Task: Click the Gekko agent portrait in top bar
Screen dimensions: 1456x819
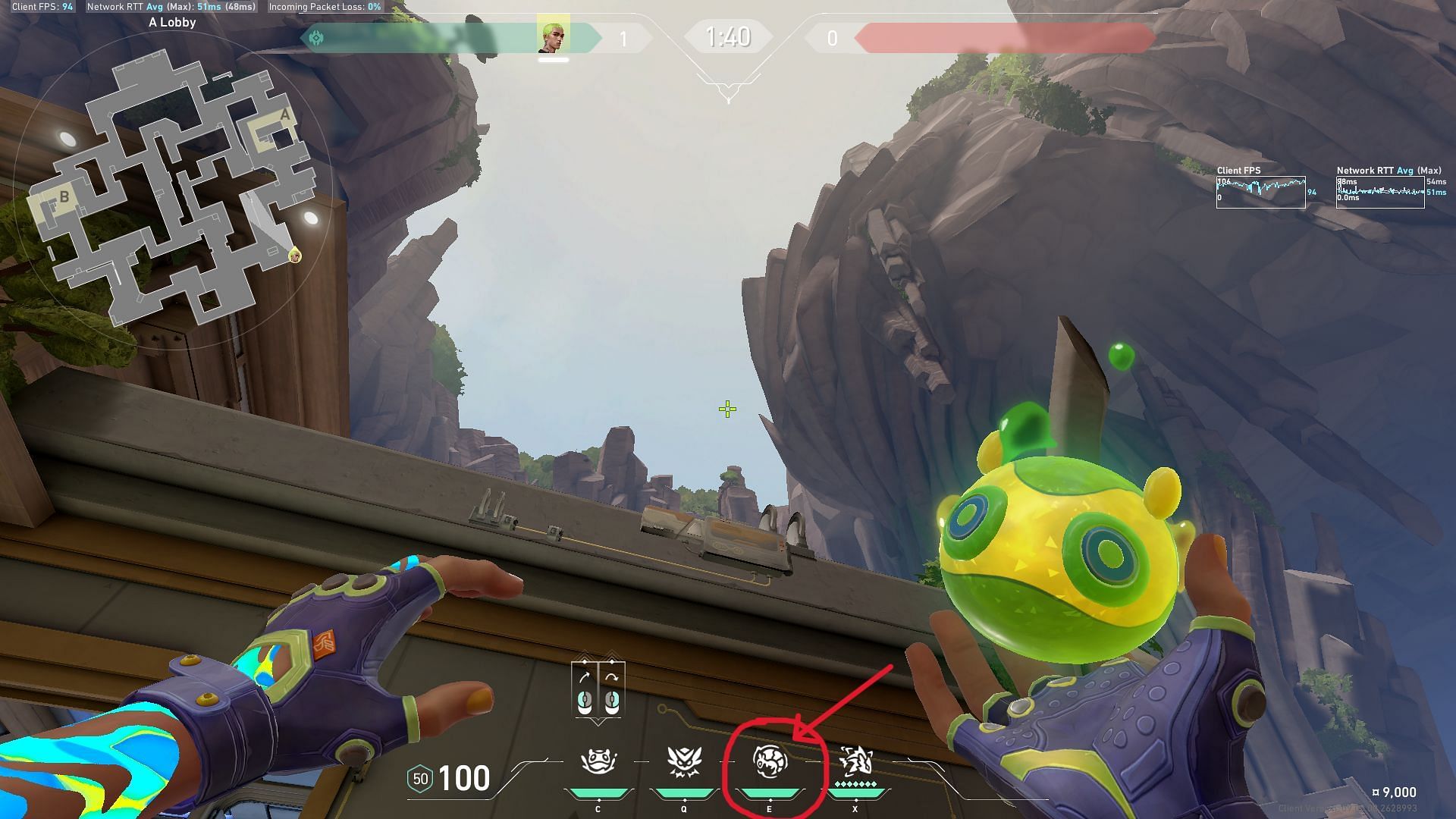Action: point(554,36)
